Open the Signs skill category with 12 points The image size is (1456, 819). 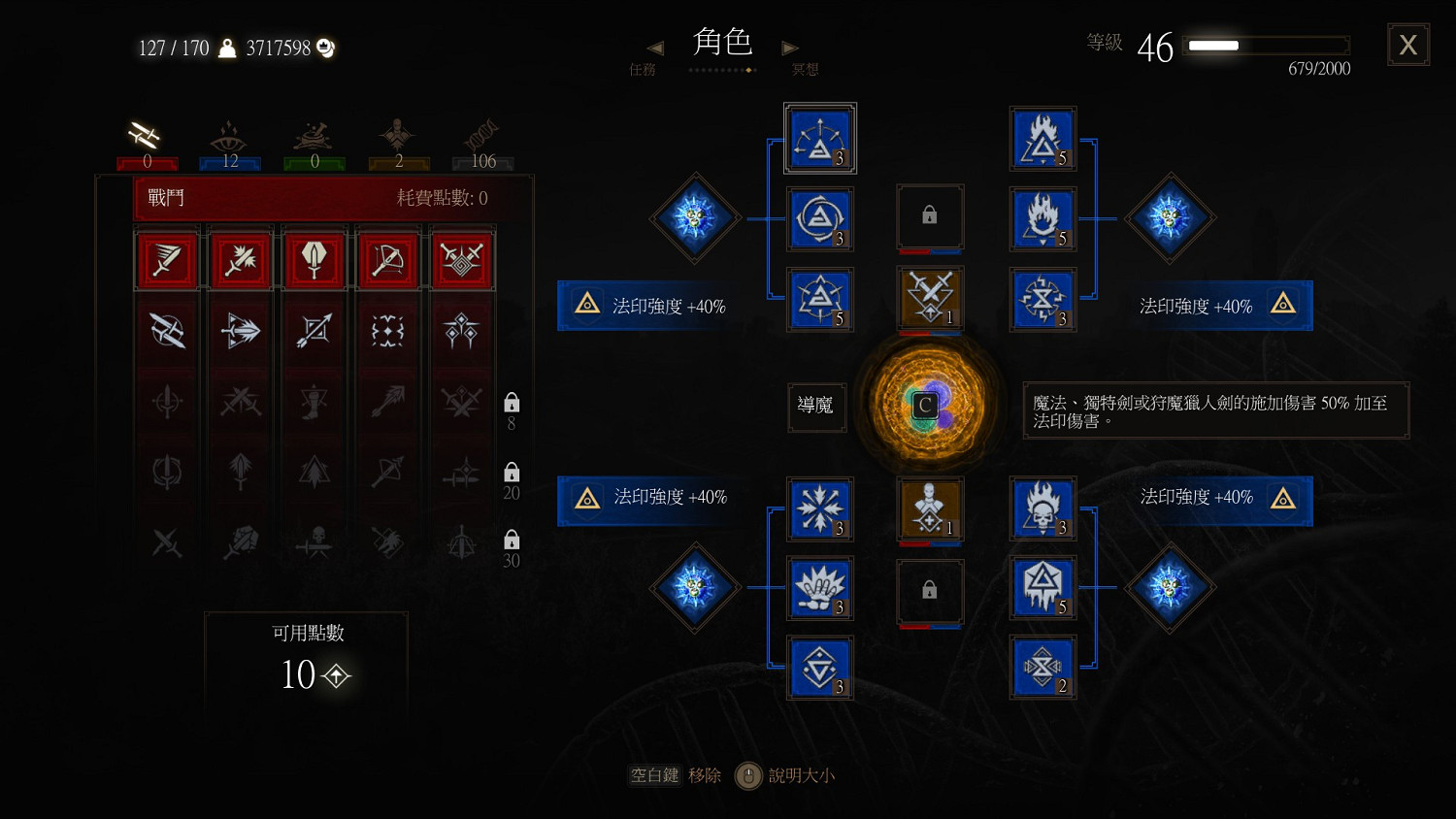tap(229, 136)
